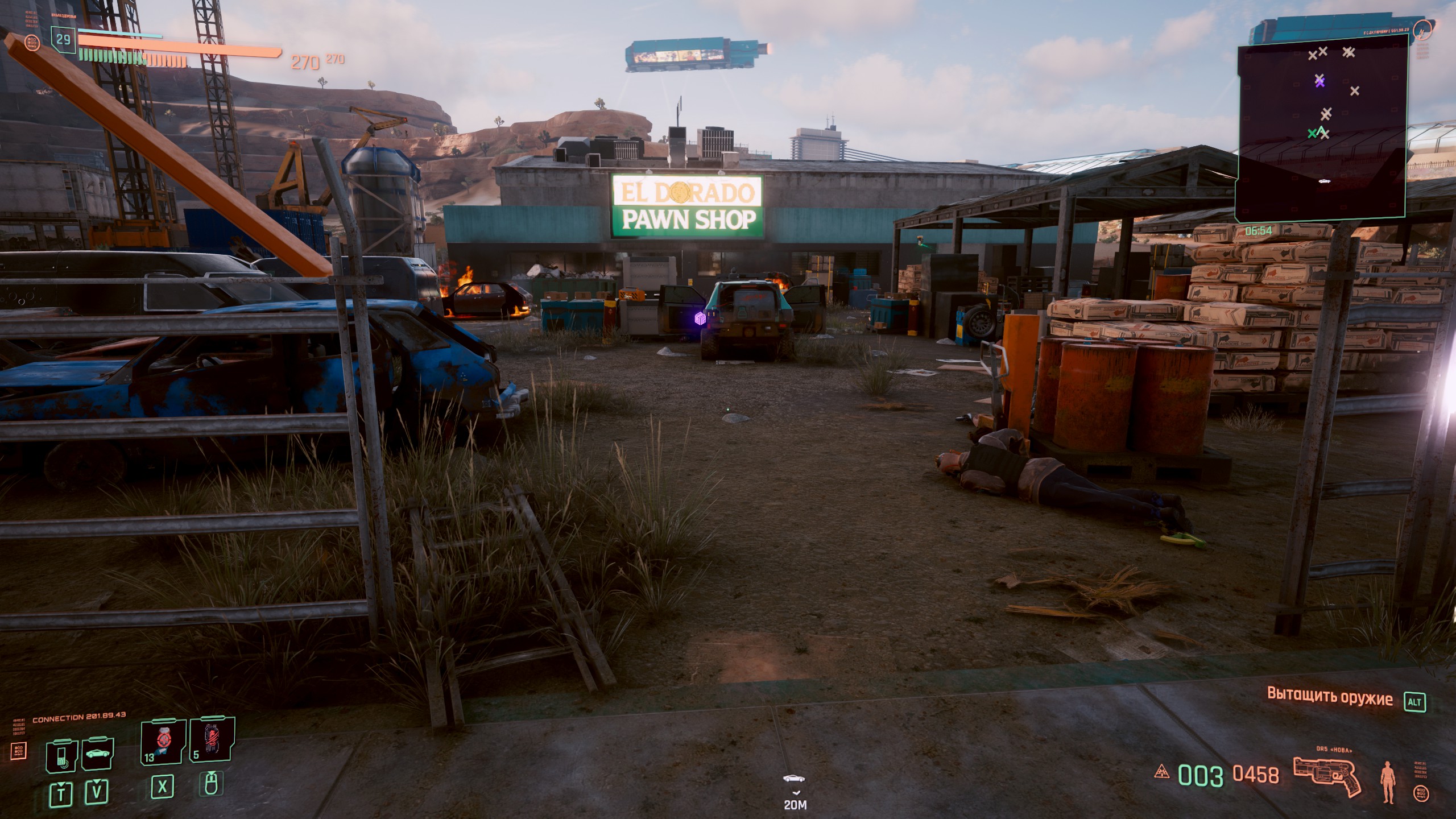
Task: Click the white vehicle marker on minimap
Action: point(1324,181)
